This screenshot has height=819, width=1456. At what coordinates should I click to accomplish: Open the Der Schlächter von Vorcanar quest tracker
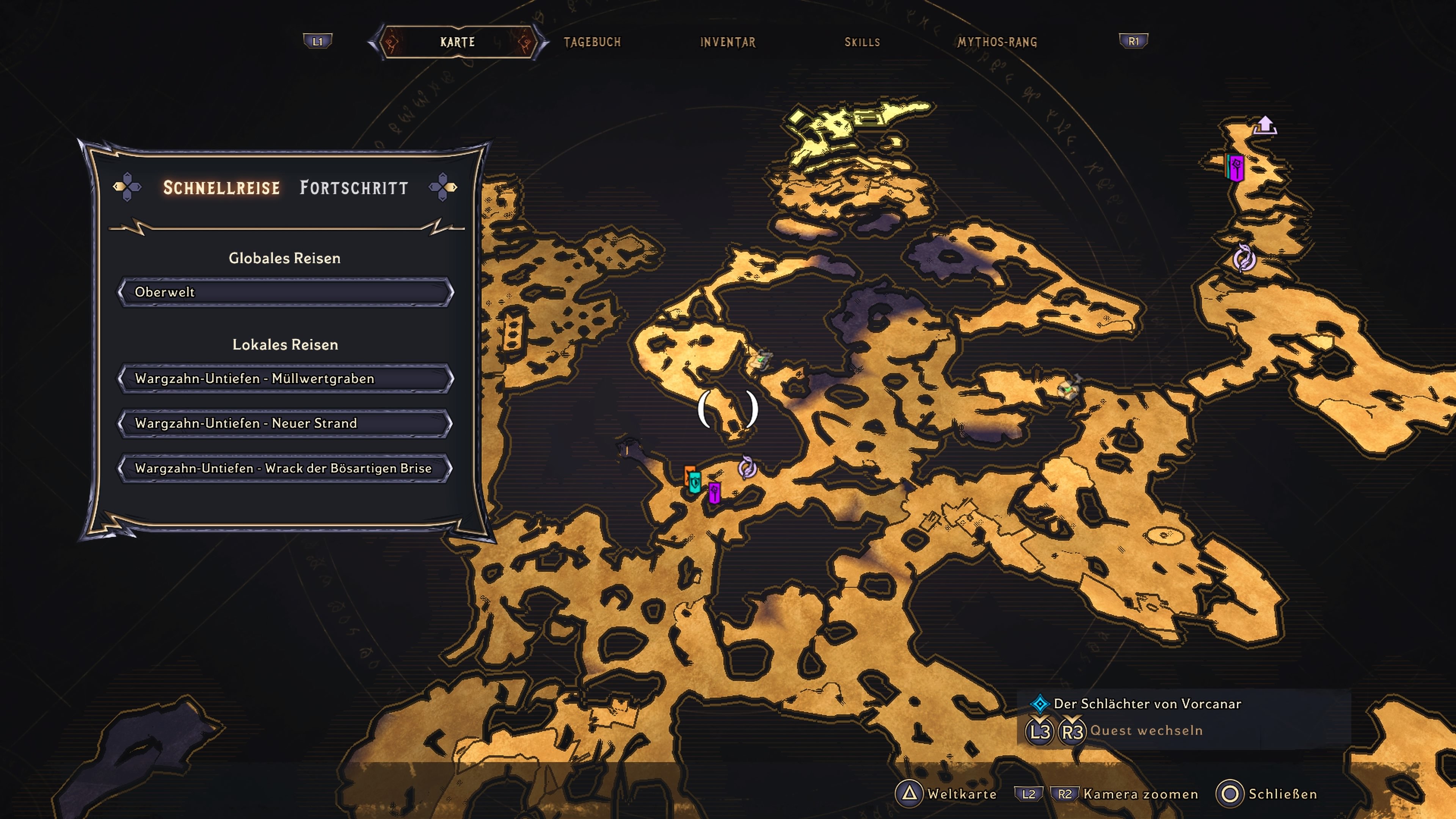(x=1147, y=704)
